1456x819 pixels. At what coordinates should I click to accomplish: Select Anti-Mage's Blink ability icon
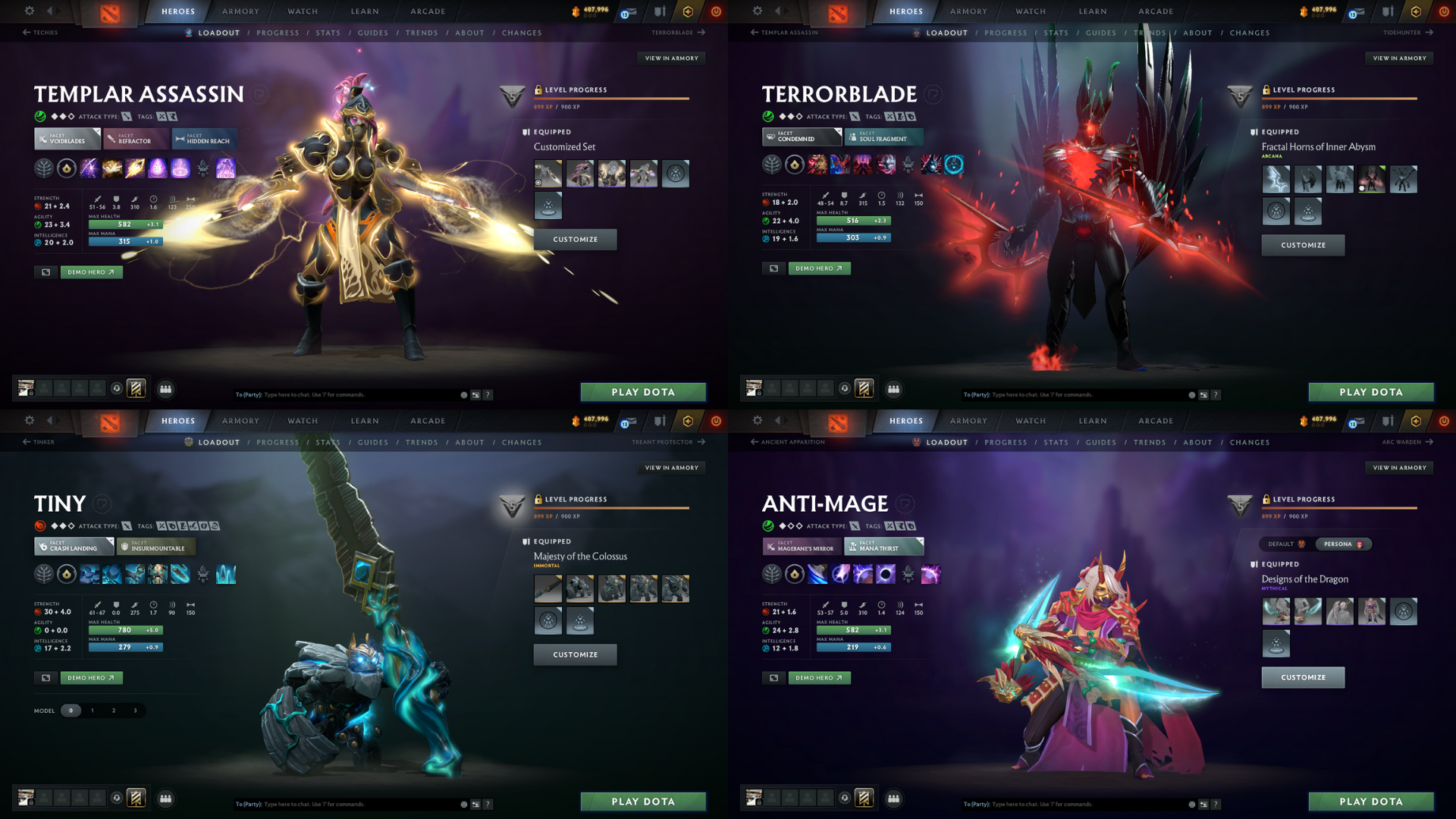(840, 575)
